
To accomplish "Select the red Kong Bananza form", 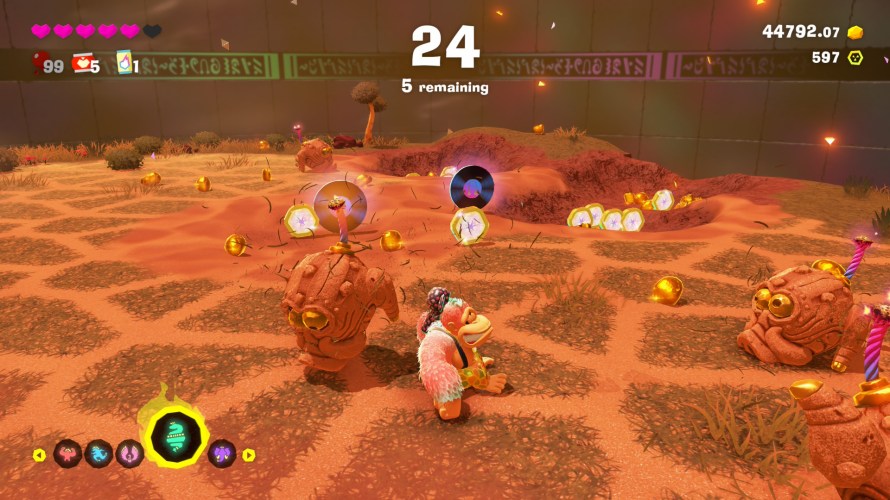I will [x=67, y=454].
